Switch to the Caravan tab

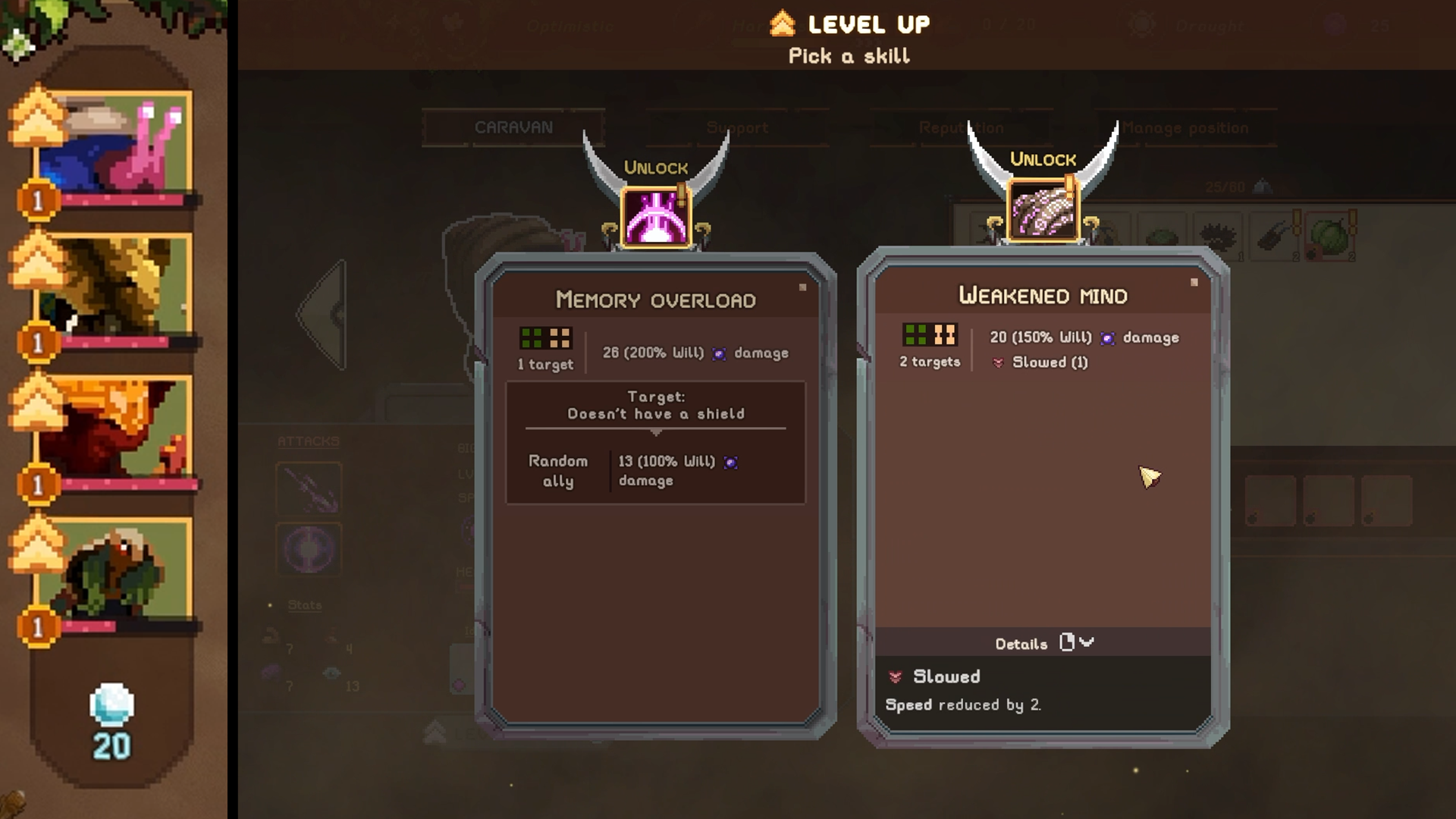[x=513, y=127]
